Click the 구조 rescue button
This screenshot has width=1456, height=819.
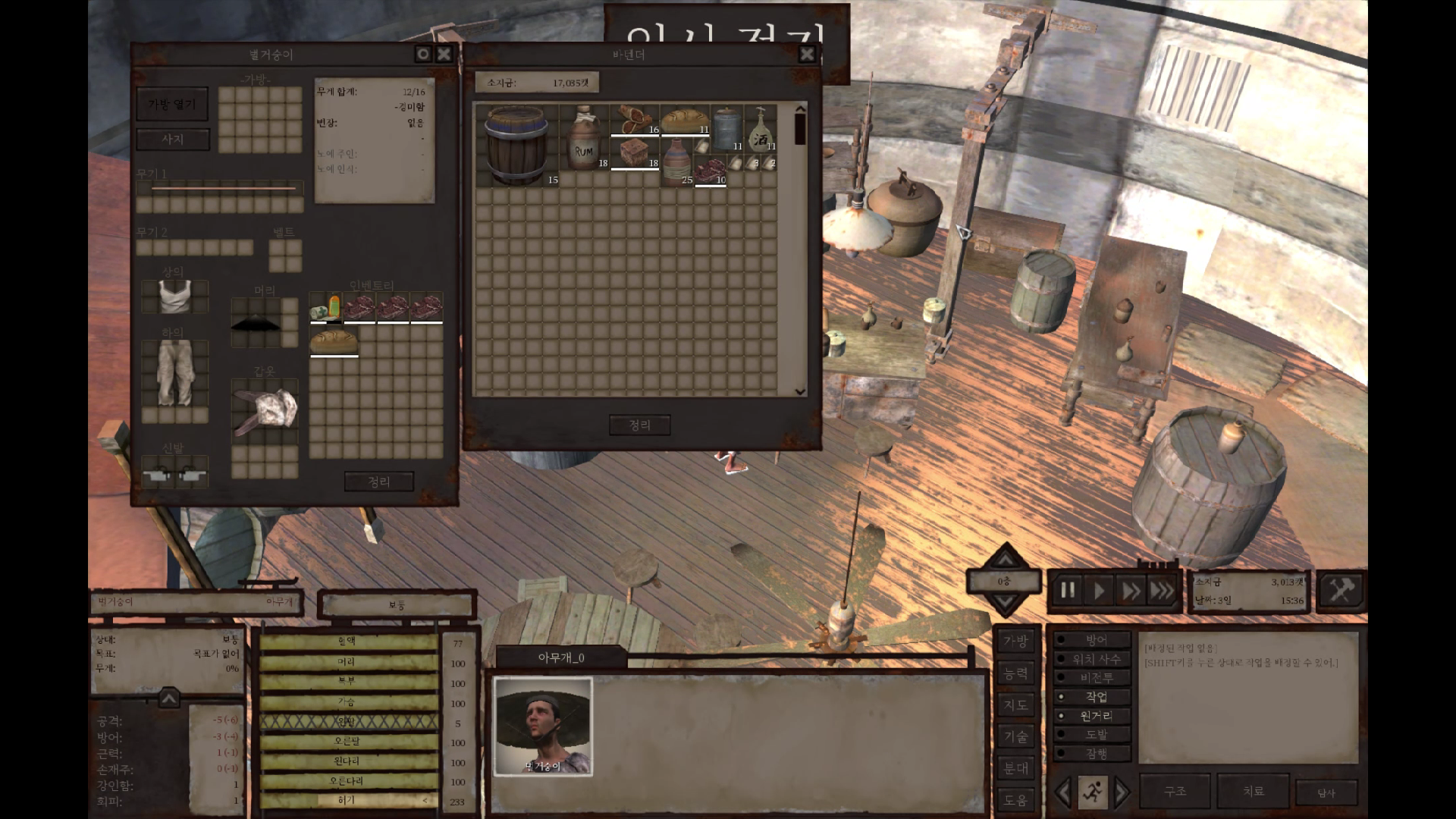1175,792
